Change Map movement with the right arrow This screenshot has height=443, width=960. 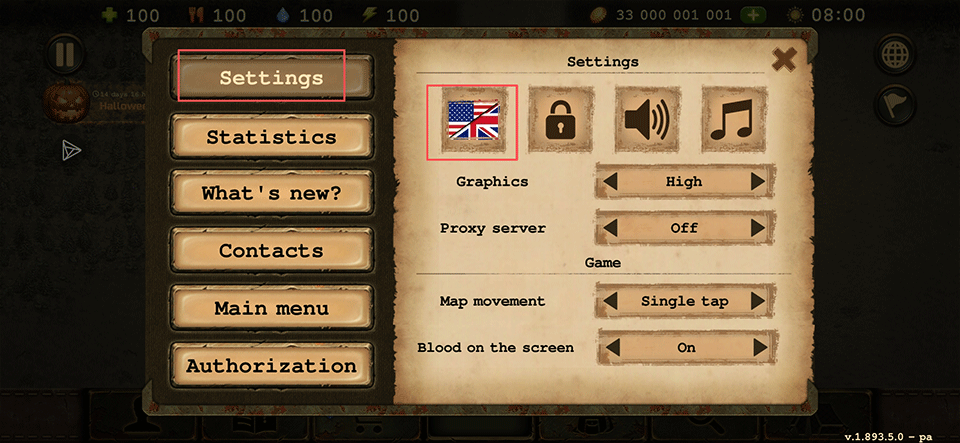pos(757,301)
